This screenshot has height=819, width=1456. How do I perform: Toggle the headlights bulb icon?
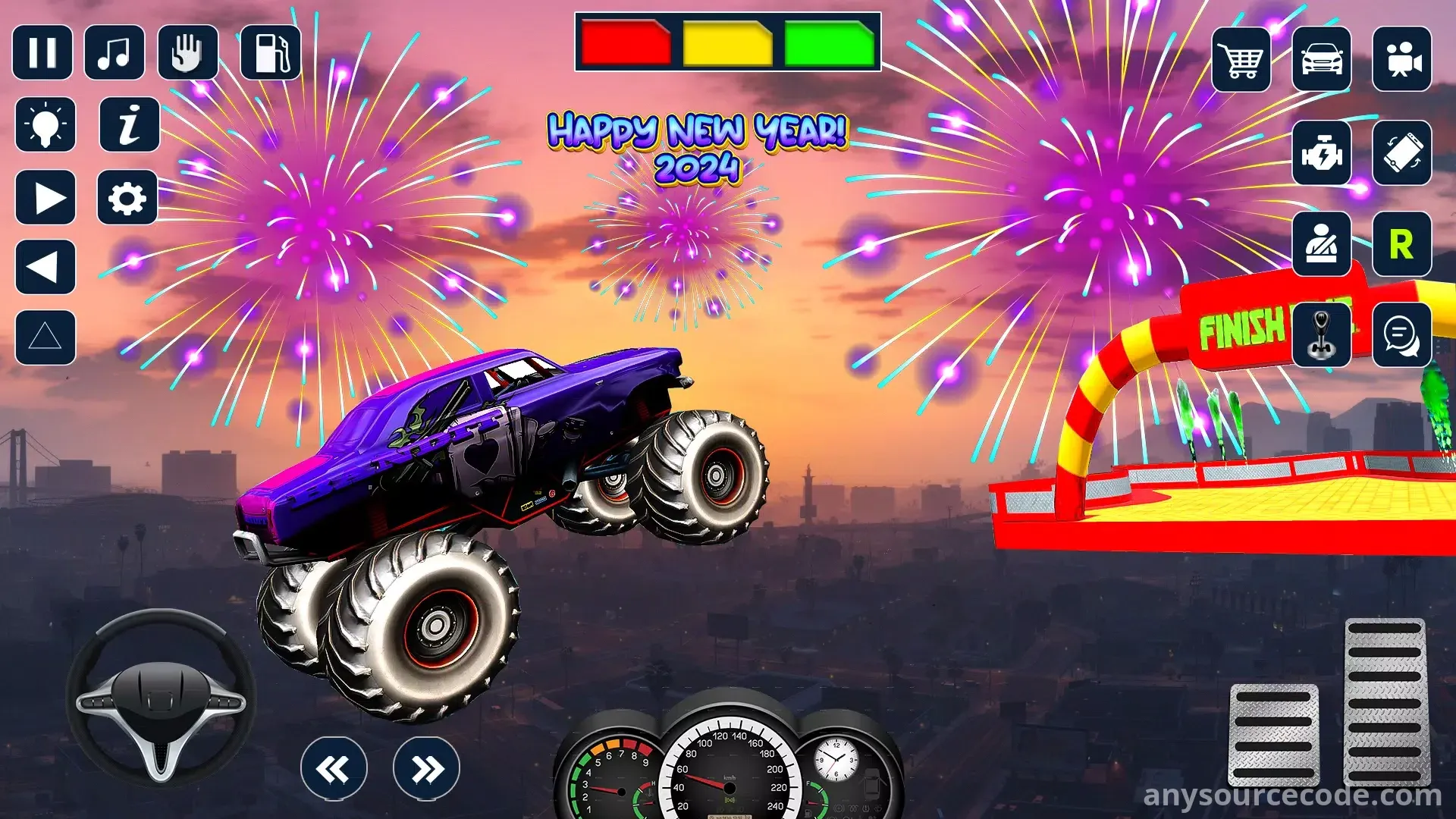pyautogui.click(x=45, y=124)
